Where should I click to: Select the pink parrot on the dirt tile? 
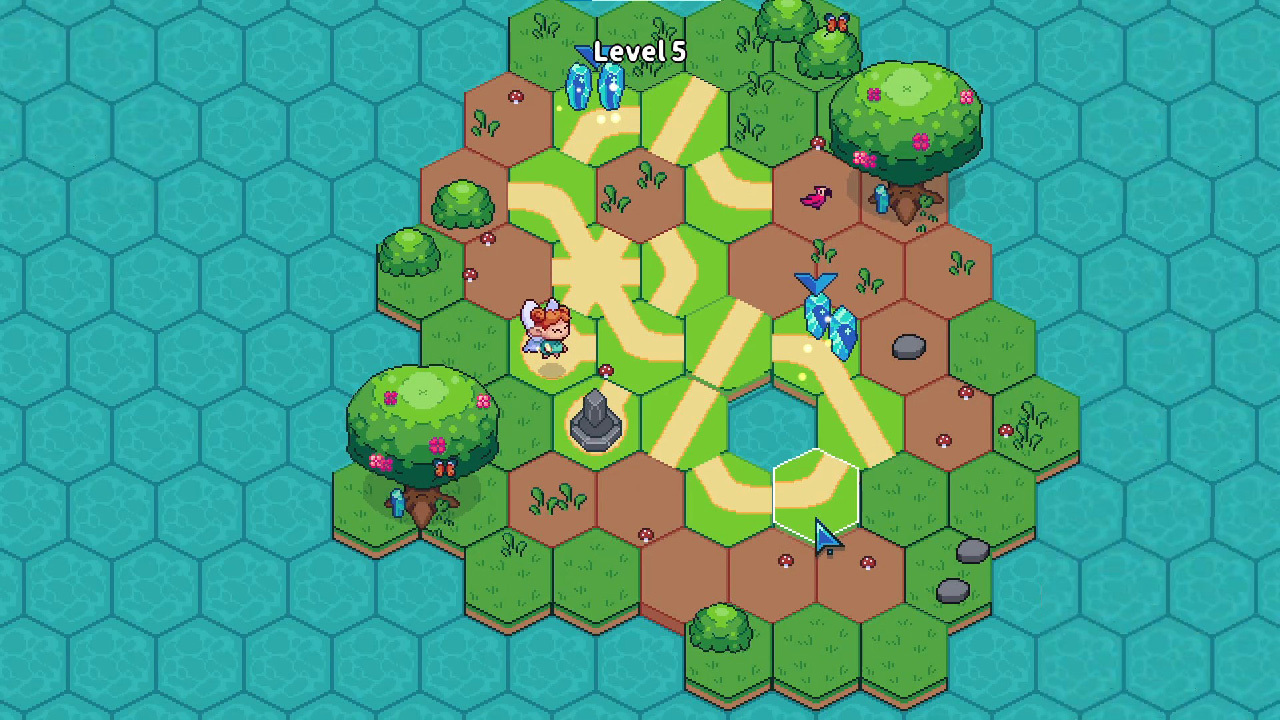coord(815,197)
